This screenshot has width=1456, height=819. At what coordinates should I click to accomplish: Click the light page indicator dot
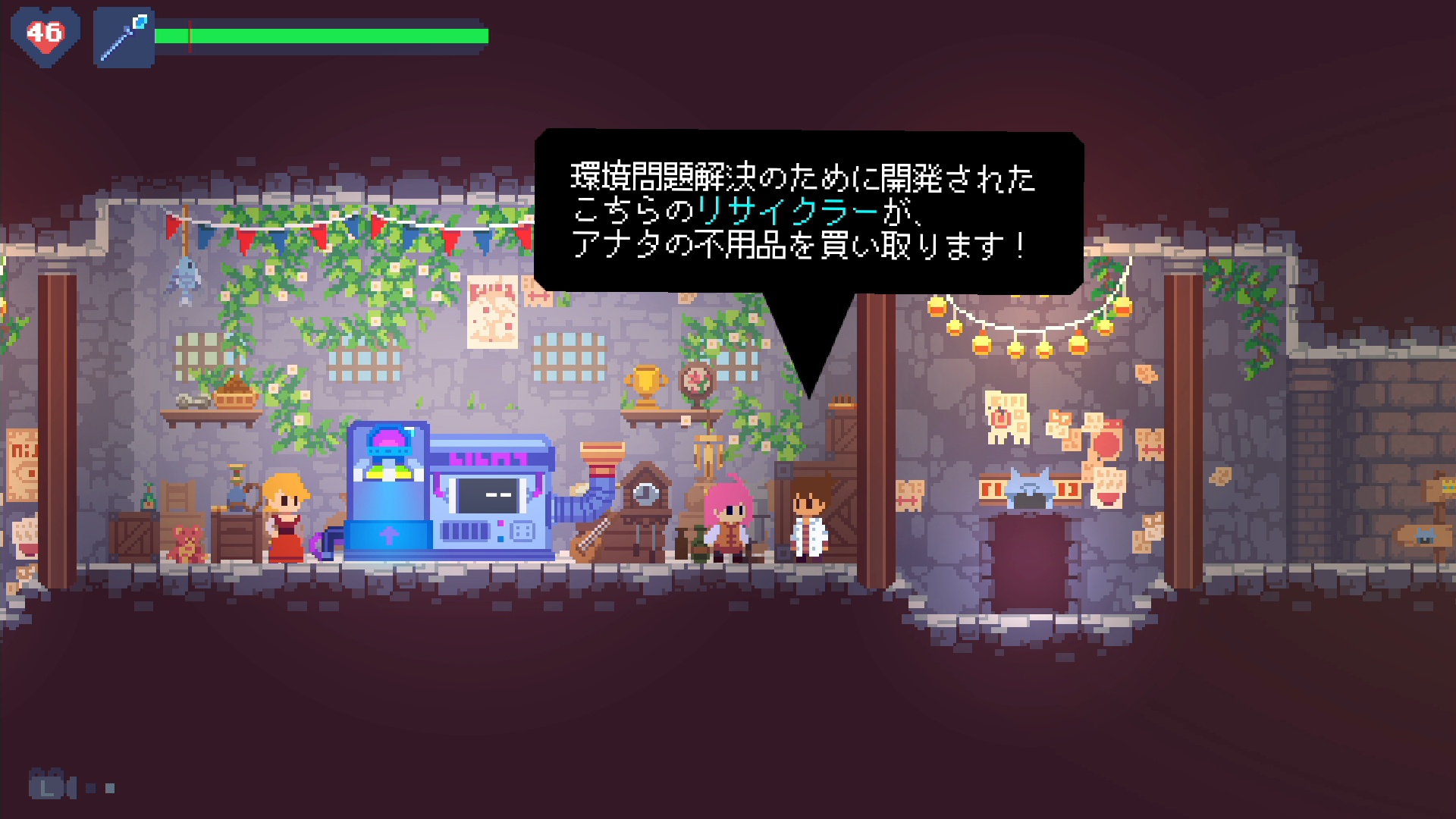pos(110,788)
